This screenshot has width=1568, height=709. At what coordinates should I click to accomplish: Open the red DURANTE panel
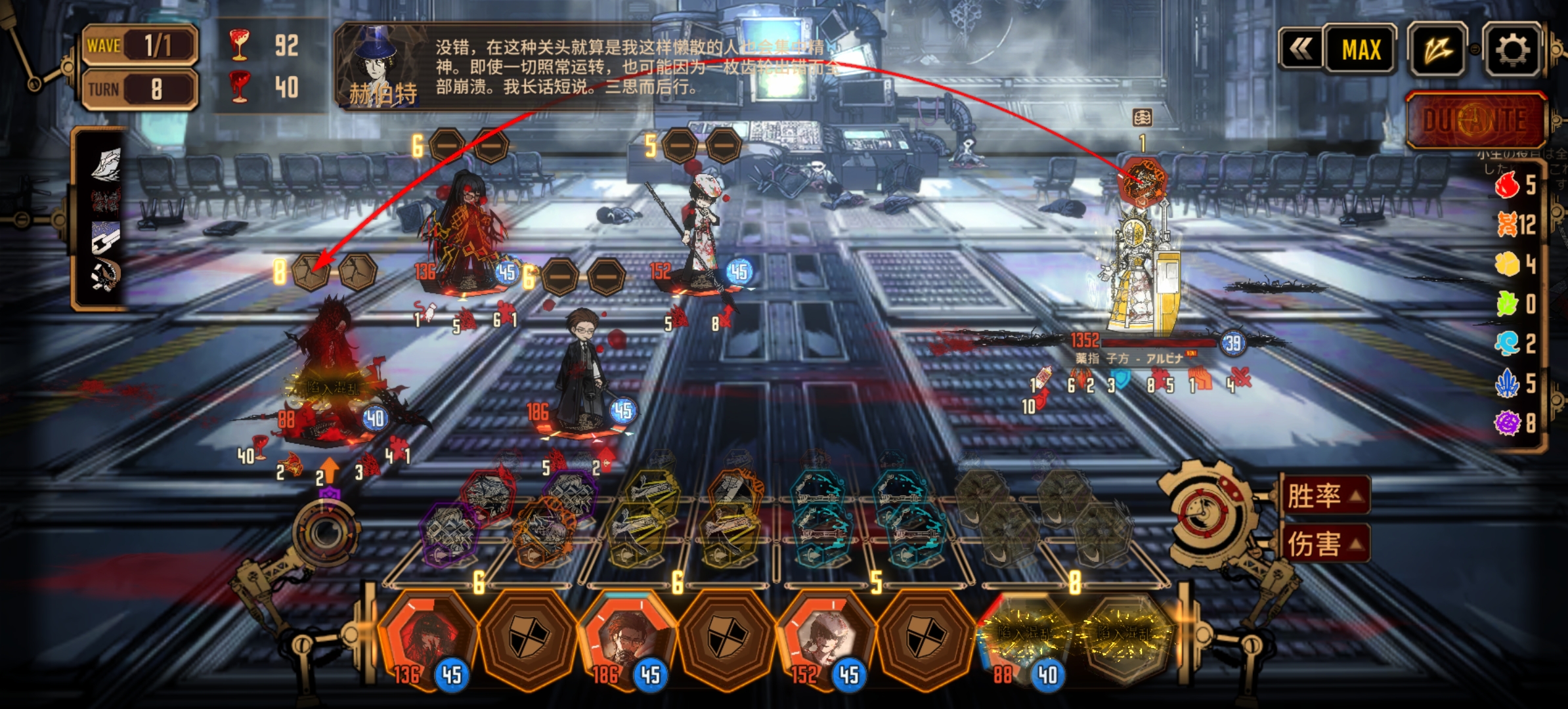coord(1474,120)
